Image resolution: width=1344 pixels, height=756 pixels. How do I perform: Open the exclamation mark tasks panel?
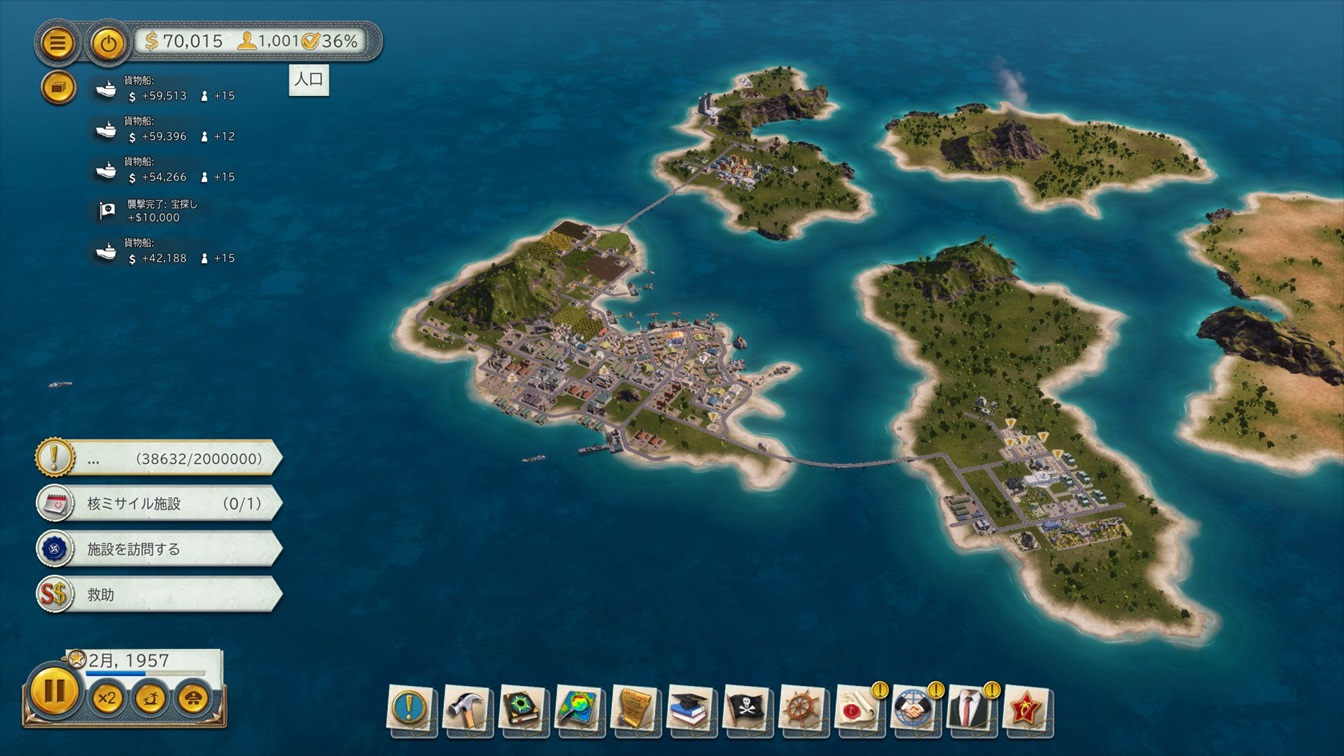[411, 708]
